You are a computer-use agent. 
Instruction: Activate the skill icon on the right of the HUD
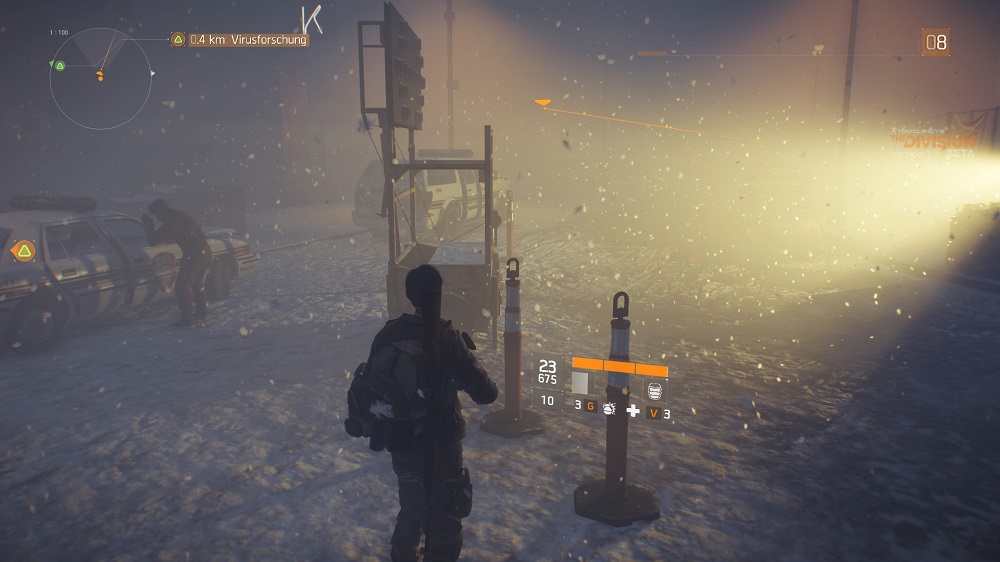655,391
